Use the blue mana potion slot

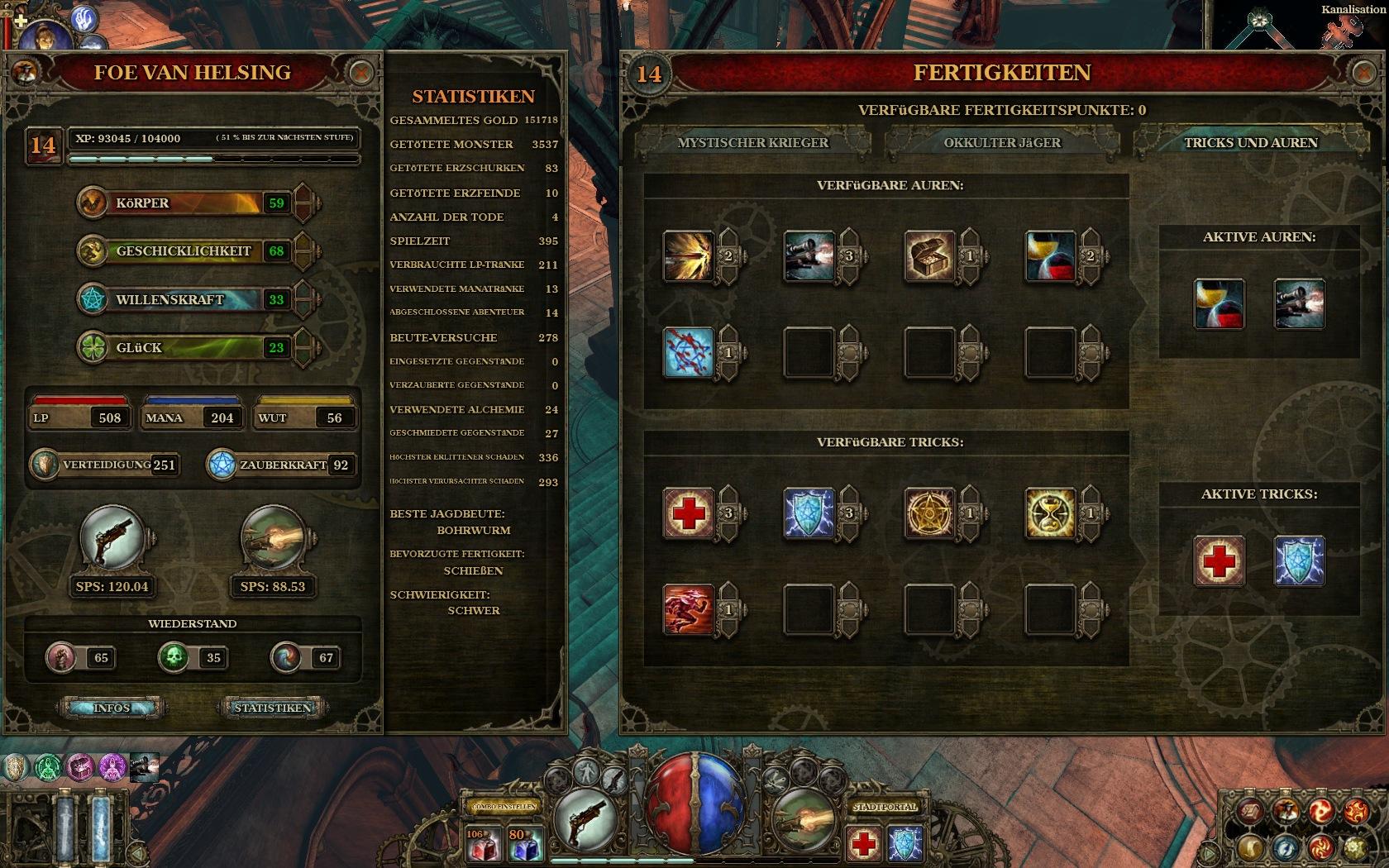click(524, 845)
